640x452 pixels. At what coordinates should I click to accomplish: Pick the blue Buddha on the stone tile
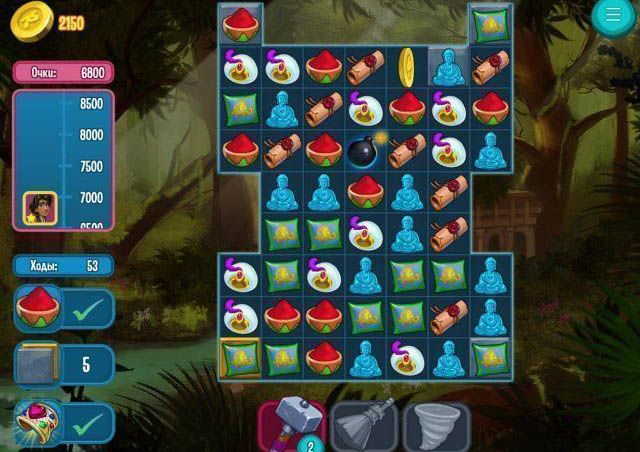point(448,66)
